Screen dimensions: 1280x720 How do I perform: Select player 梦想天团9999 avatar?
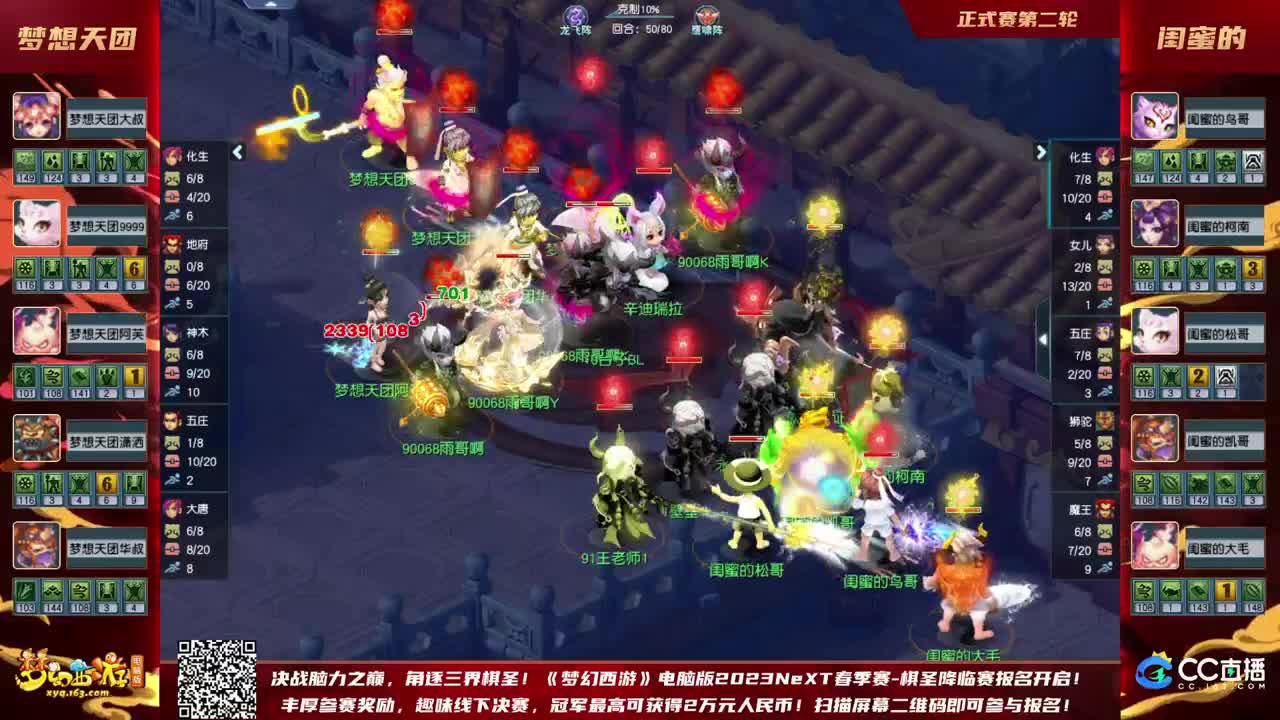click(x=35, y=220)
